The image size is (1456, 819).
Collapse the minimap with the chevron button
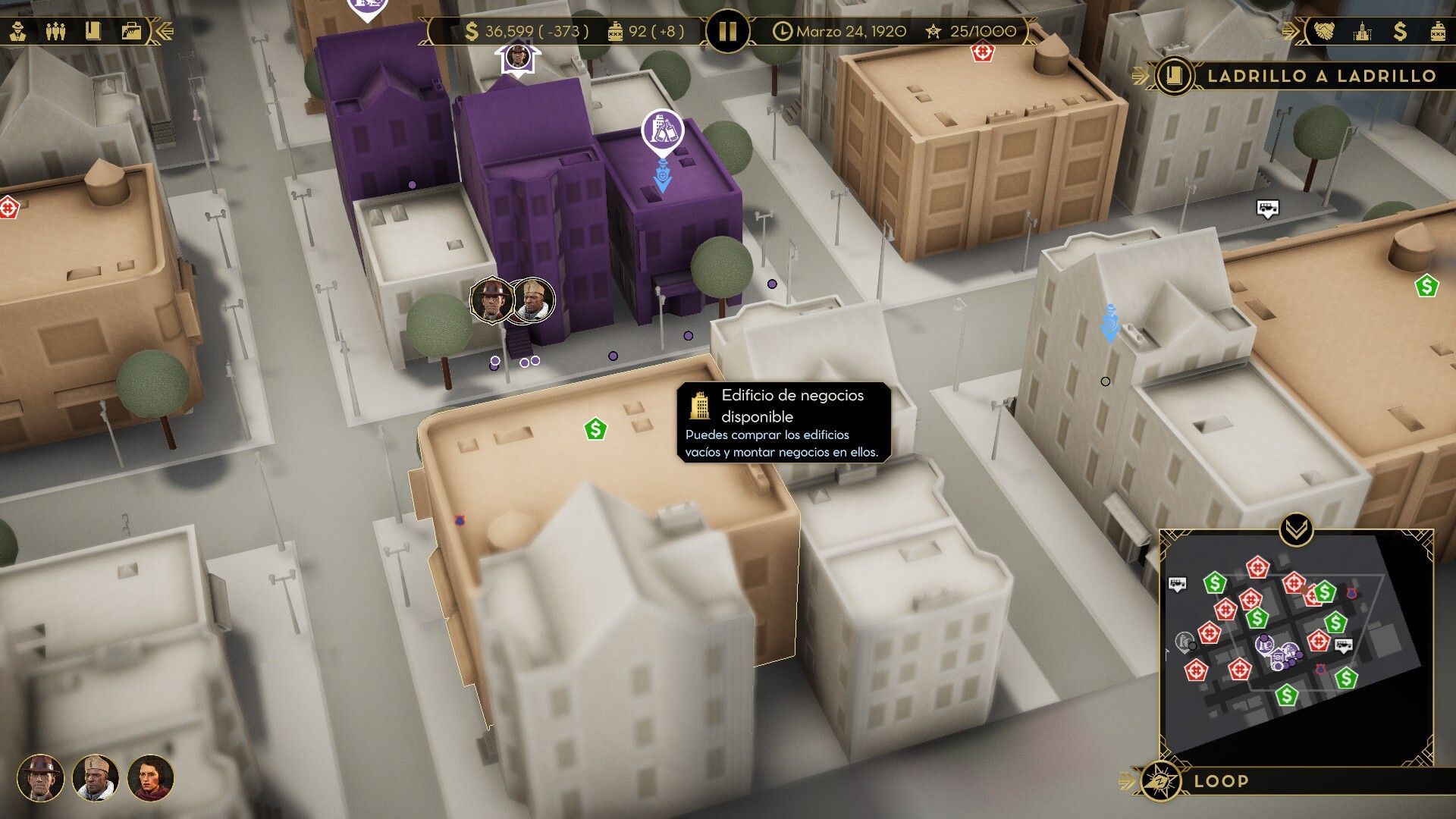click(1296, 529)
